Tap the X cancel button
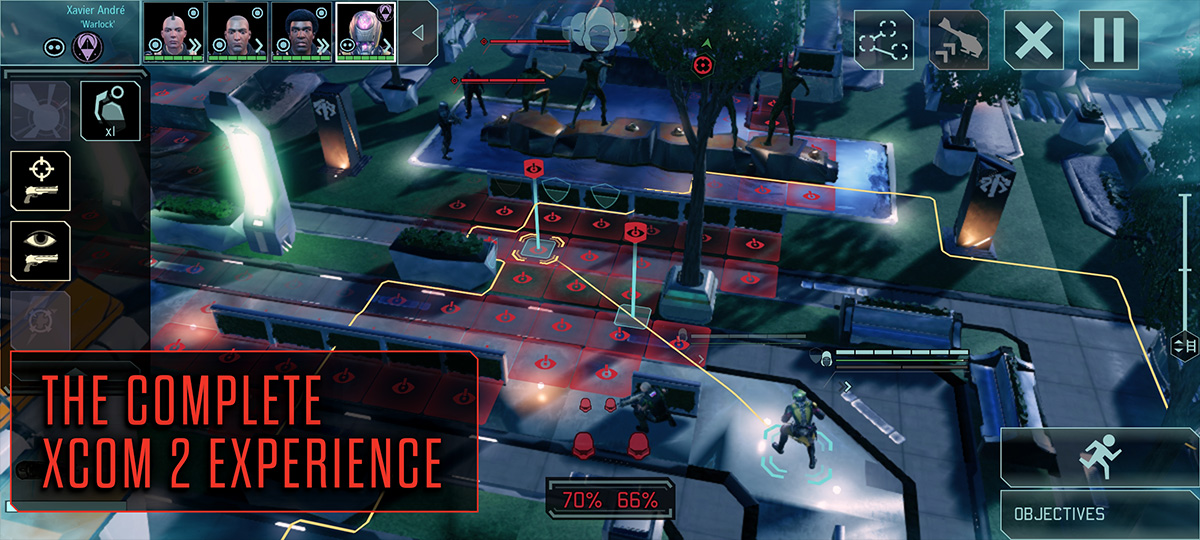Image resolution: width=1200 pixels, height=540 pixels. (1034, 41)
